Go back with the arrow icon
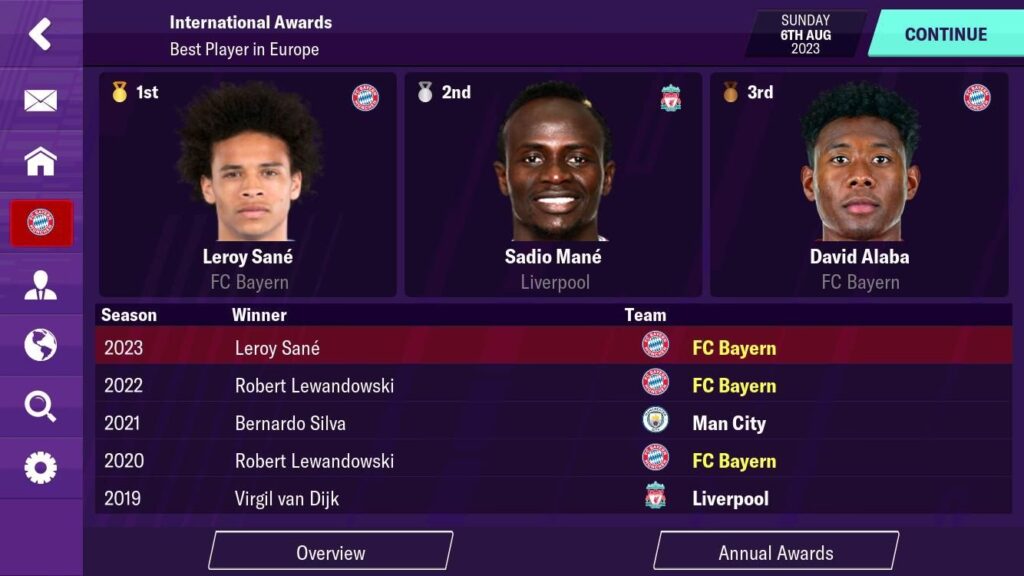 [40, 34]
